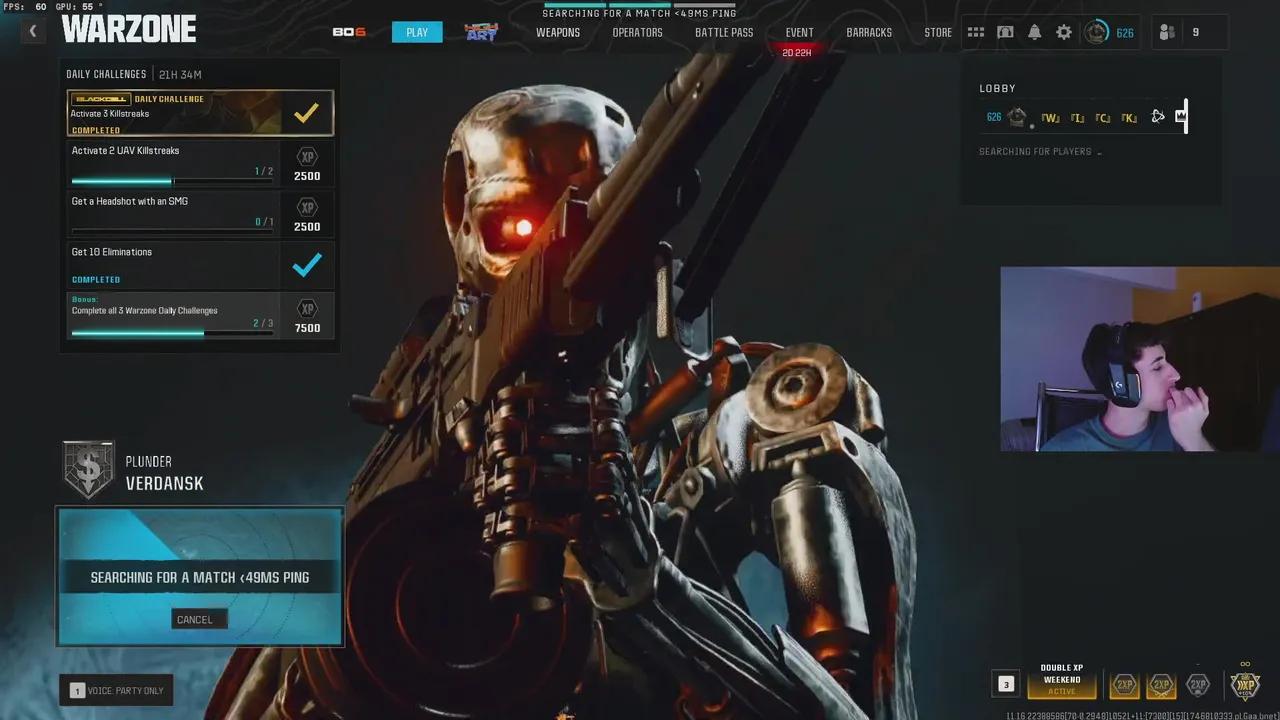Image resolution: width=1280 pixels, height=720 pixels.
Task: Click the grid app switcher icon
Action: point(976,32)
